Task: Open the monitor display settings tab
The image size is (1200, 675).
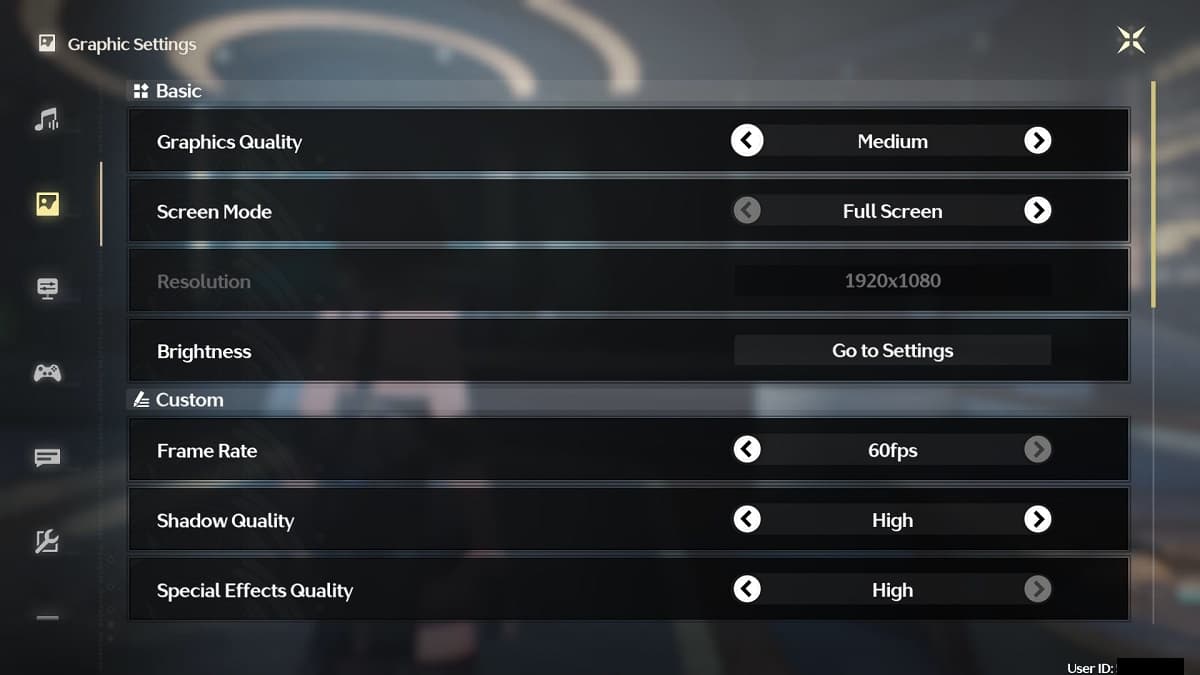Action: pos(47,288)
